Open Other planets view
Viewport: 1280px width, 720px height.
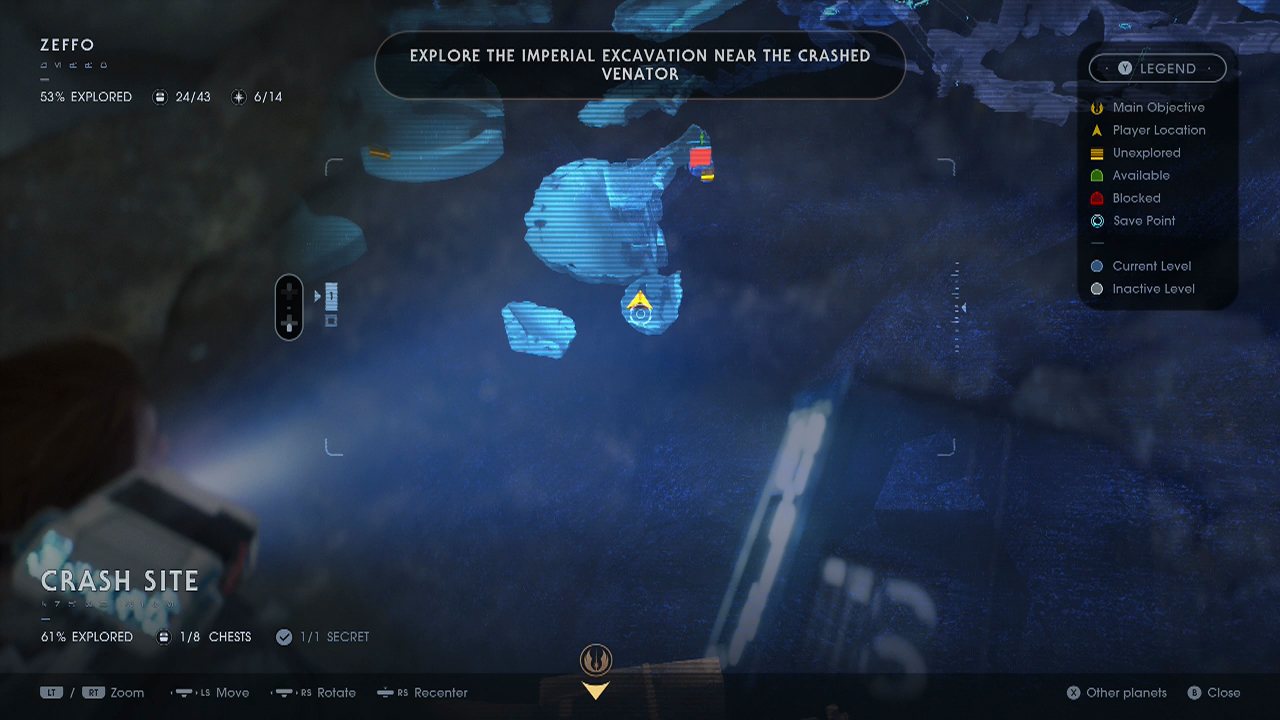(x=1116, y=692)
